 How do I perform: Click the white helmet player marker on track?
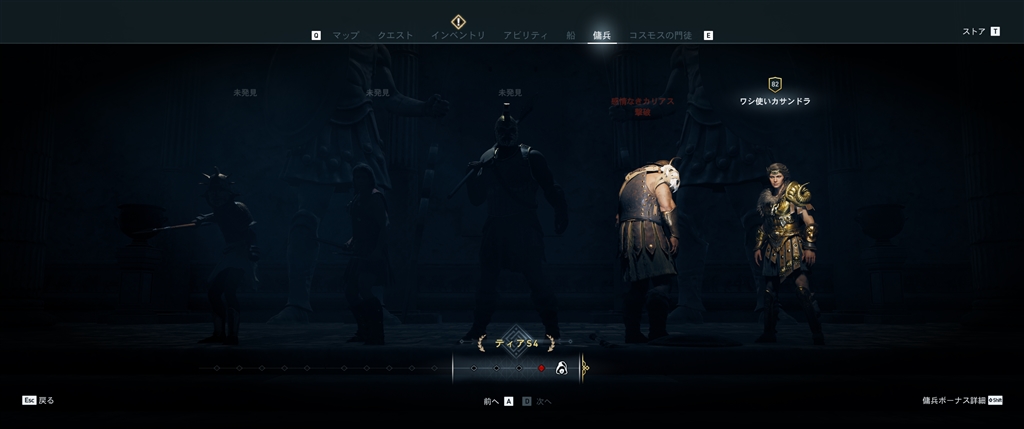pos(562,368)
